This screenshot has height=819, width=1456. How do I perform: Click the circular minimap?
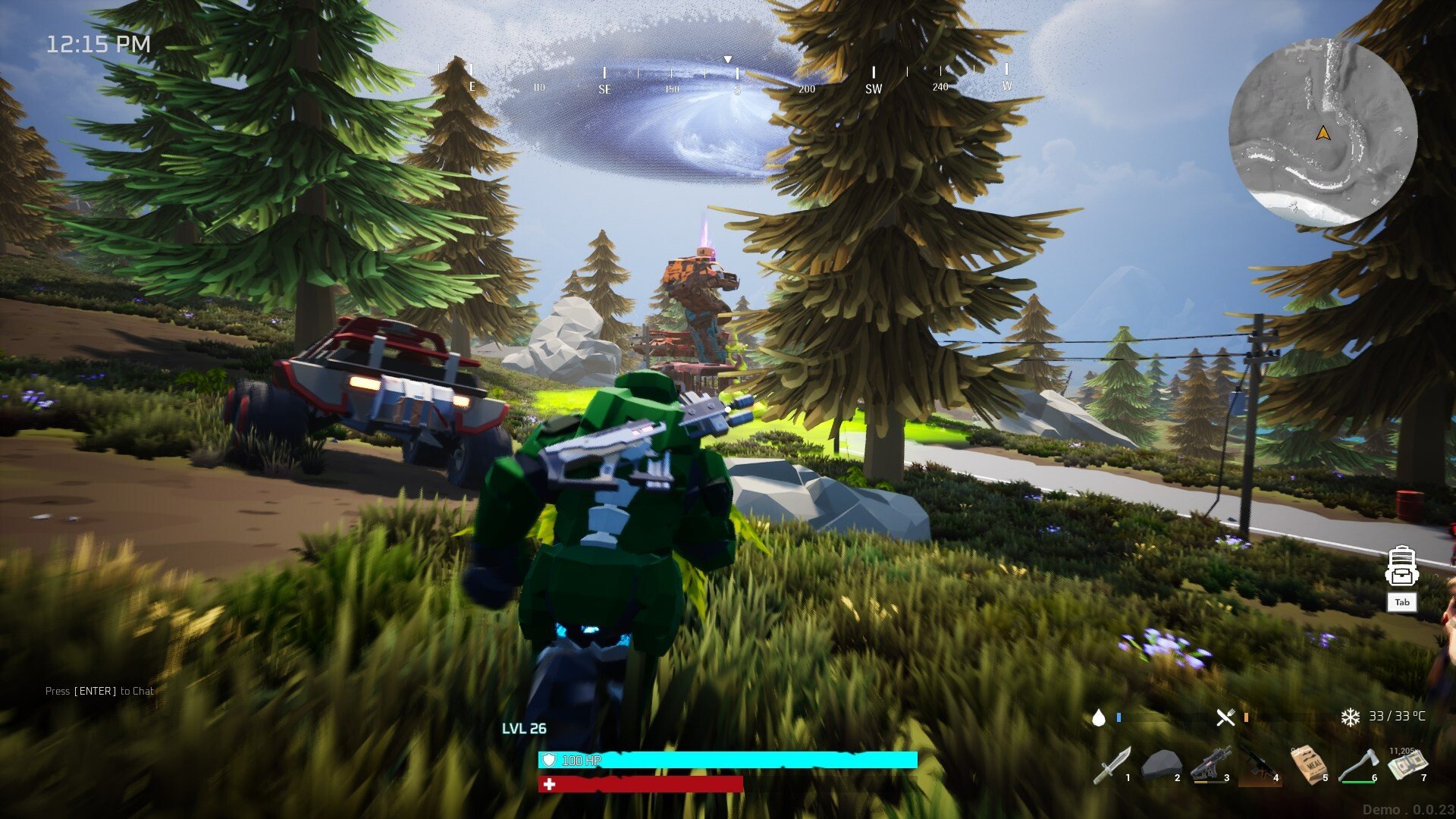(1323, 133)
